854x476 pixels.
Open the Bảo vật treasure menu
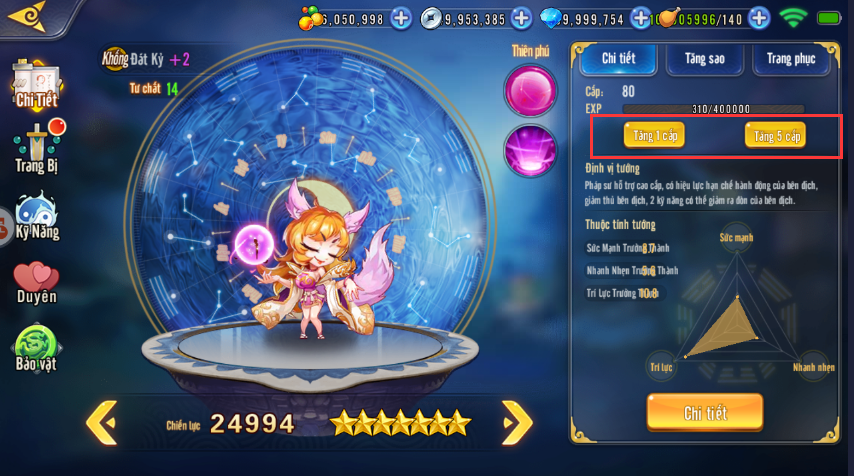(x=37, y=348)
